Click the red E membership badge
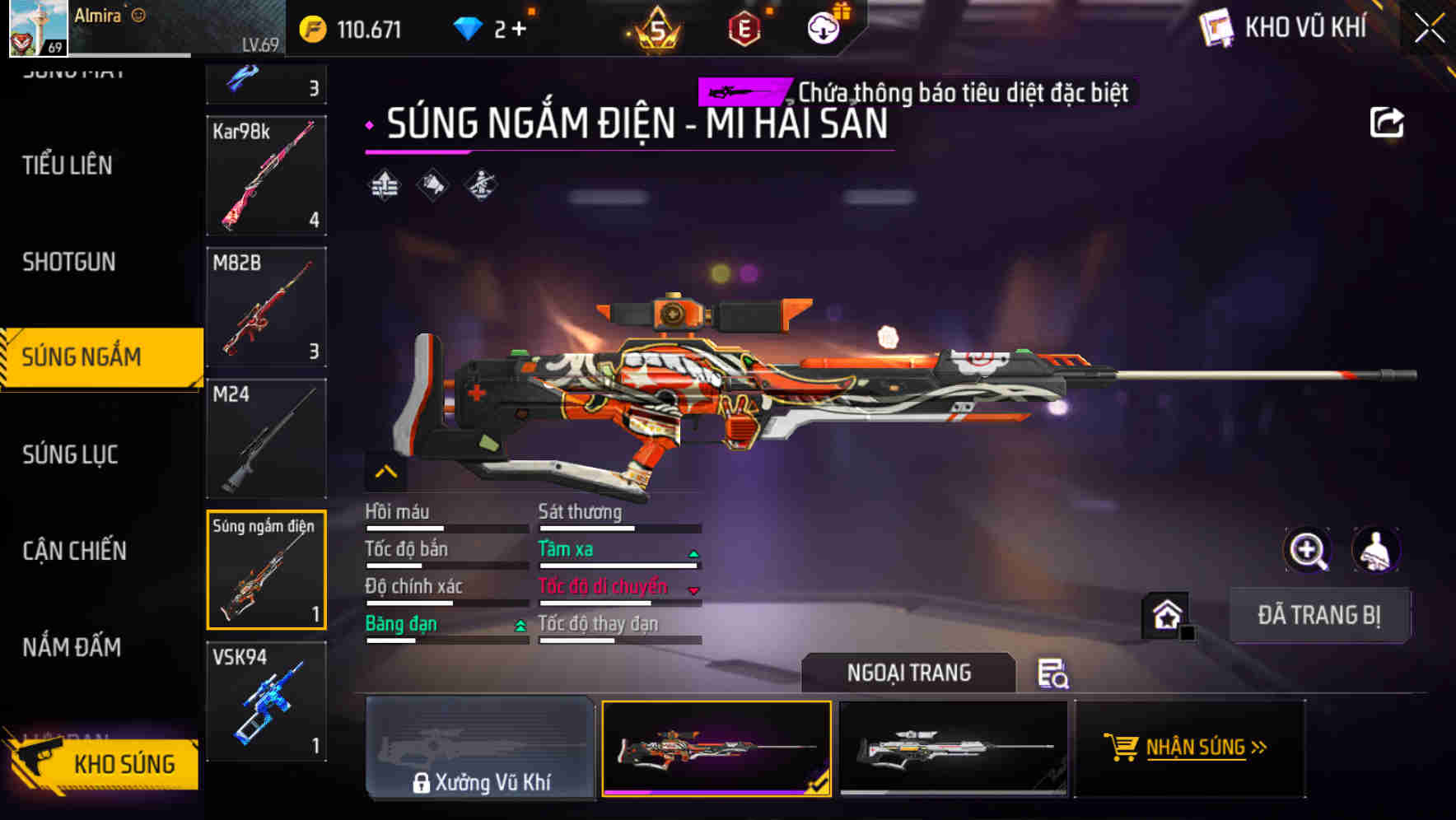Image resolution: width=1456 pixels, height=820 pixels. pyautogui.click(x=744, y=27)
